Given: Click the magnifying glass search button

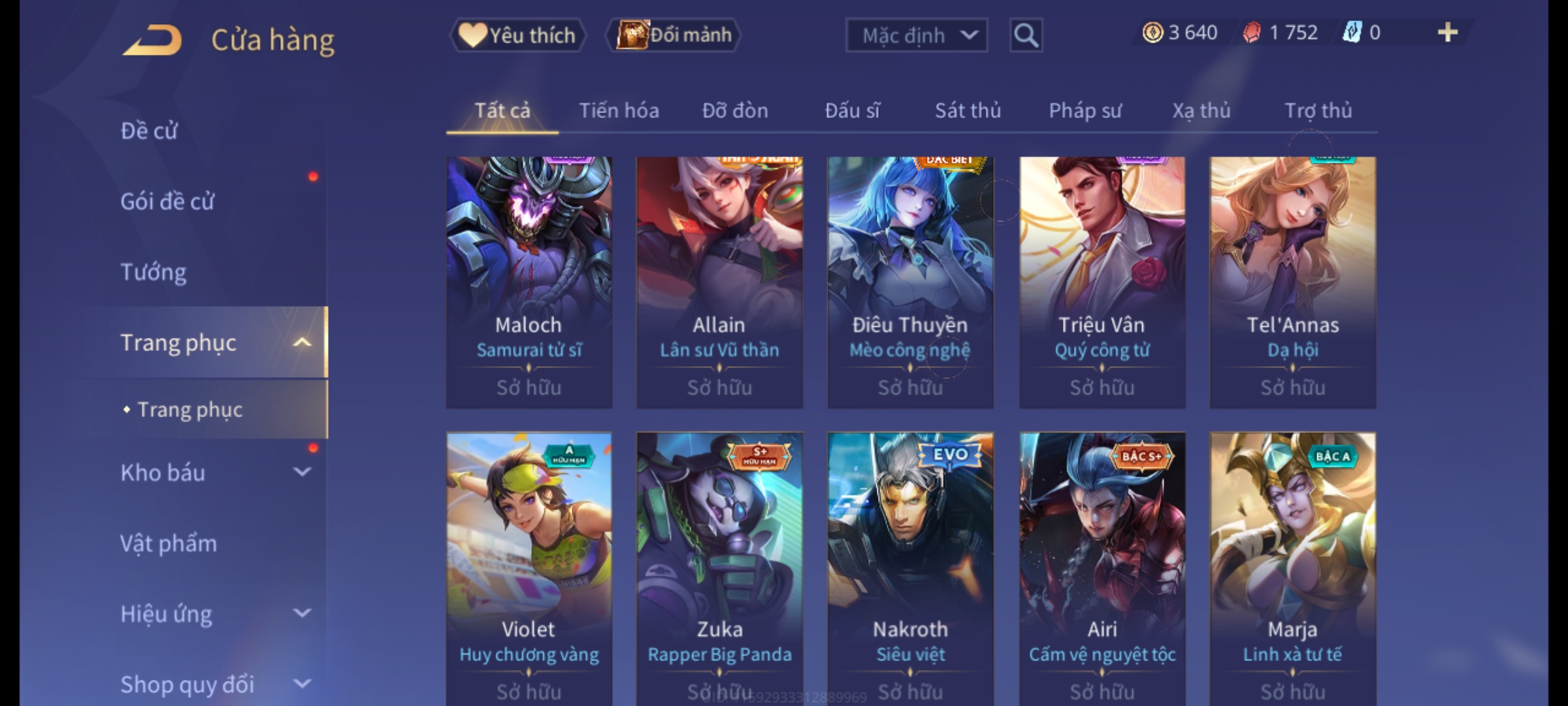Looking at the screenshot, I should click(1026, 35).
